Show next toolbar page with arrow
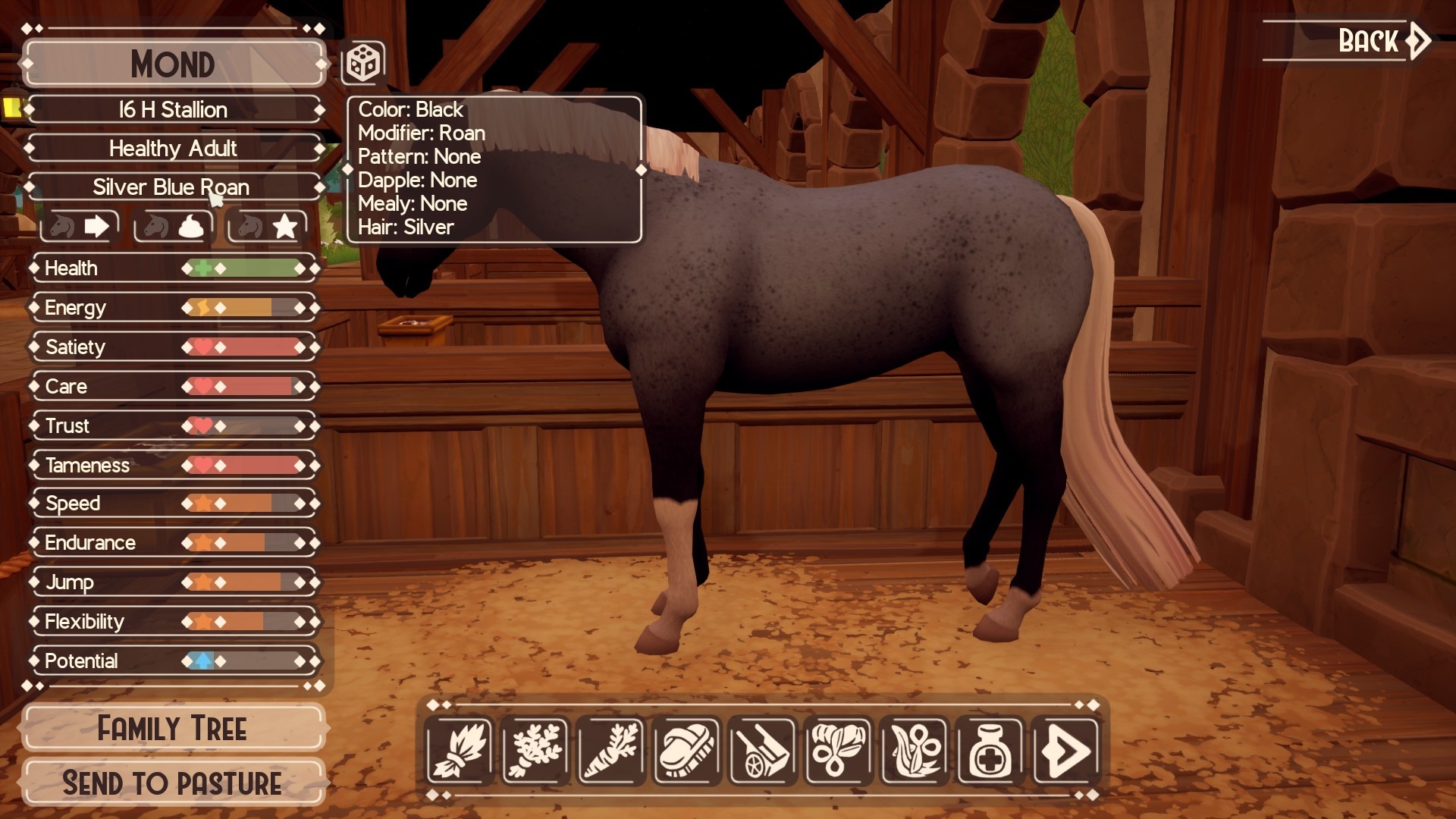Viewport: 1456px width, 819px height. [x=1065, y=751]
